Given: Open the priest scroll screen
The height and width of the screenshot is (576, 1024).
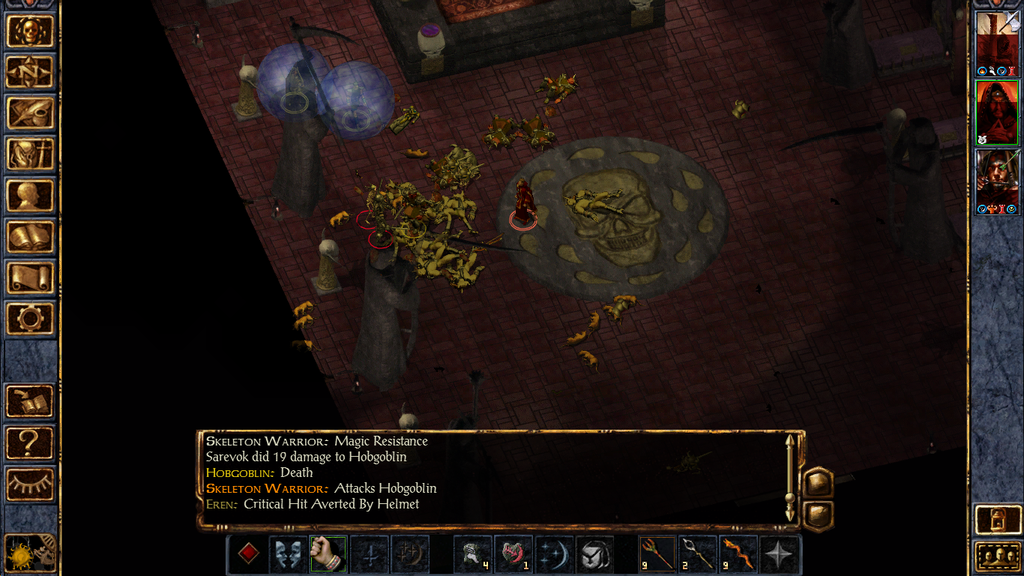Looking at the screenshot, I should click(x=30, y=278).
